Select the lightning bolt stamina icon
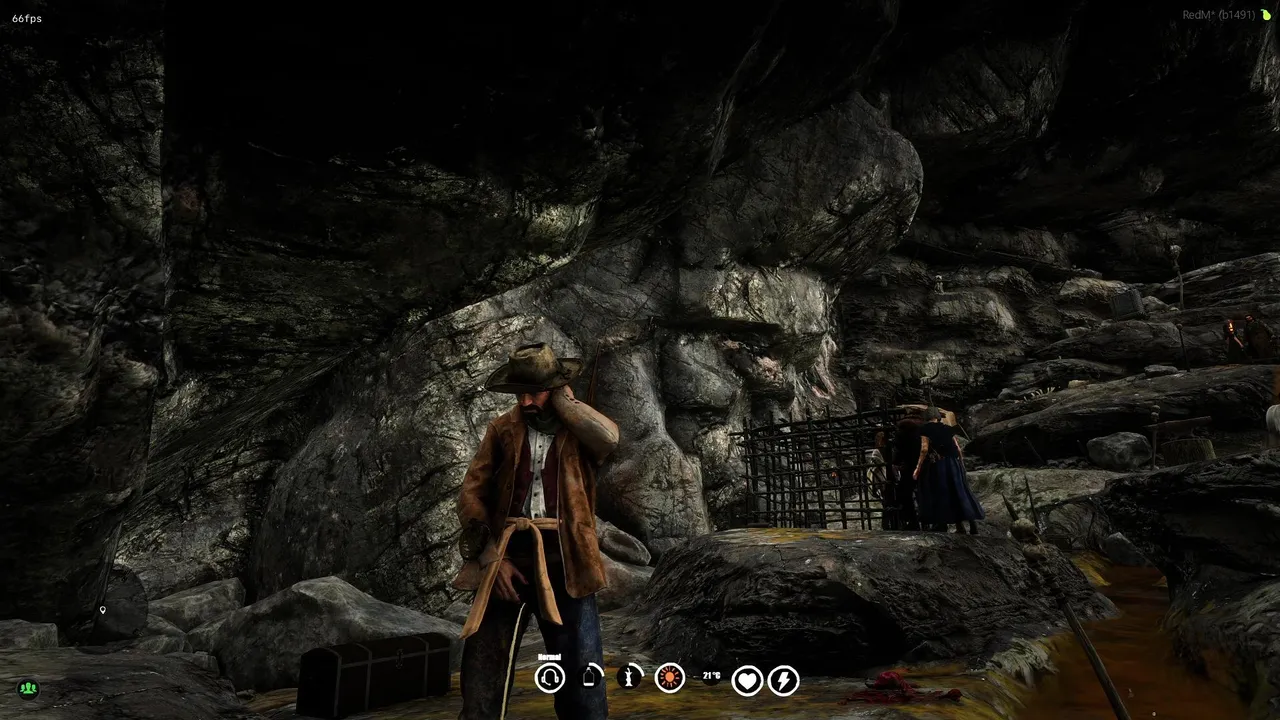 (784, 681)
